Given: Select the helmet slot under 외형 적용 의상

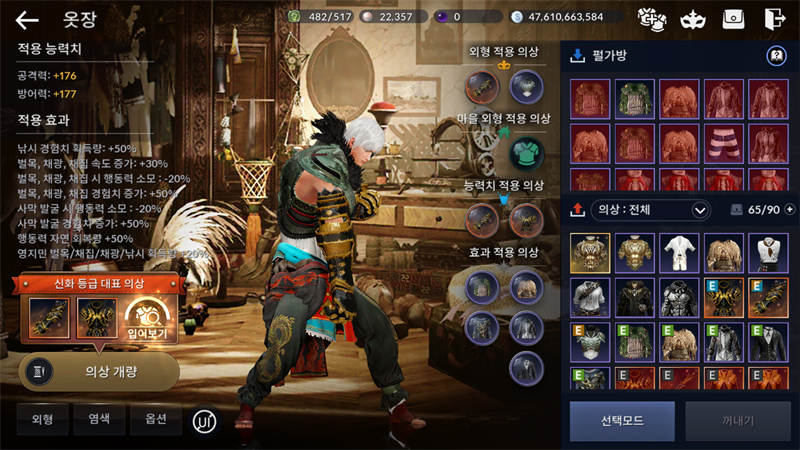Looking at the screenshot, I should click(526, 87).
